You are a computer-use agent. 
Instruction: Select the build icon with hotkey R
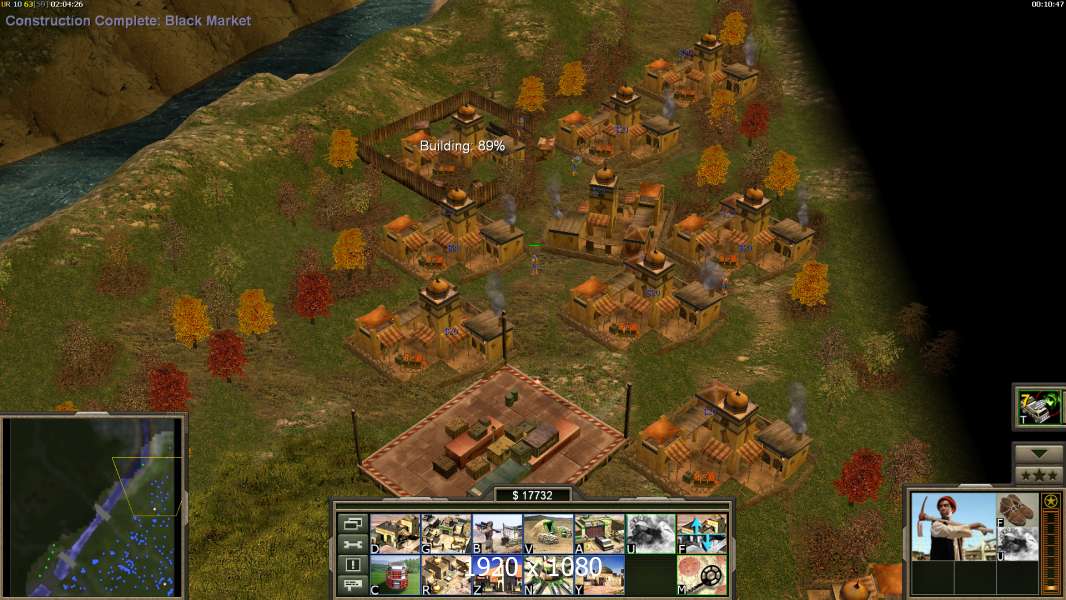tap(446, 575)
